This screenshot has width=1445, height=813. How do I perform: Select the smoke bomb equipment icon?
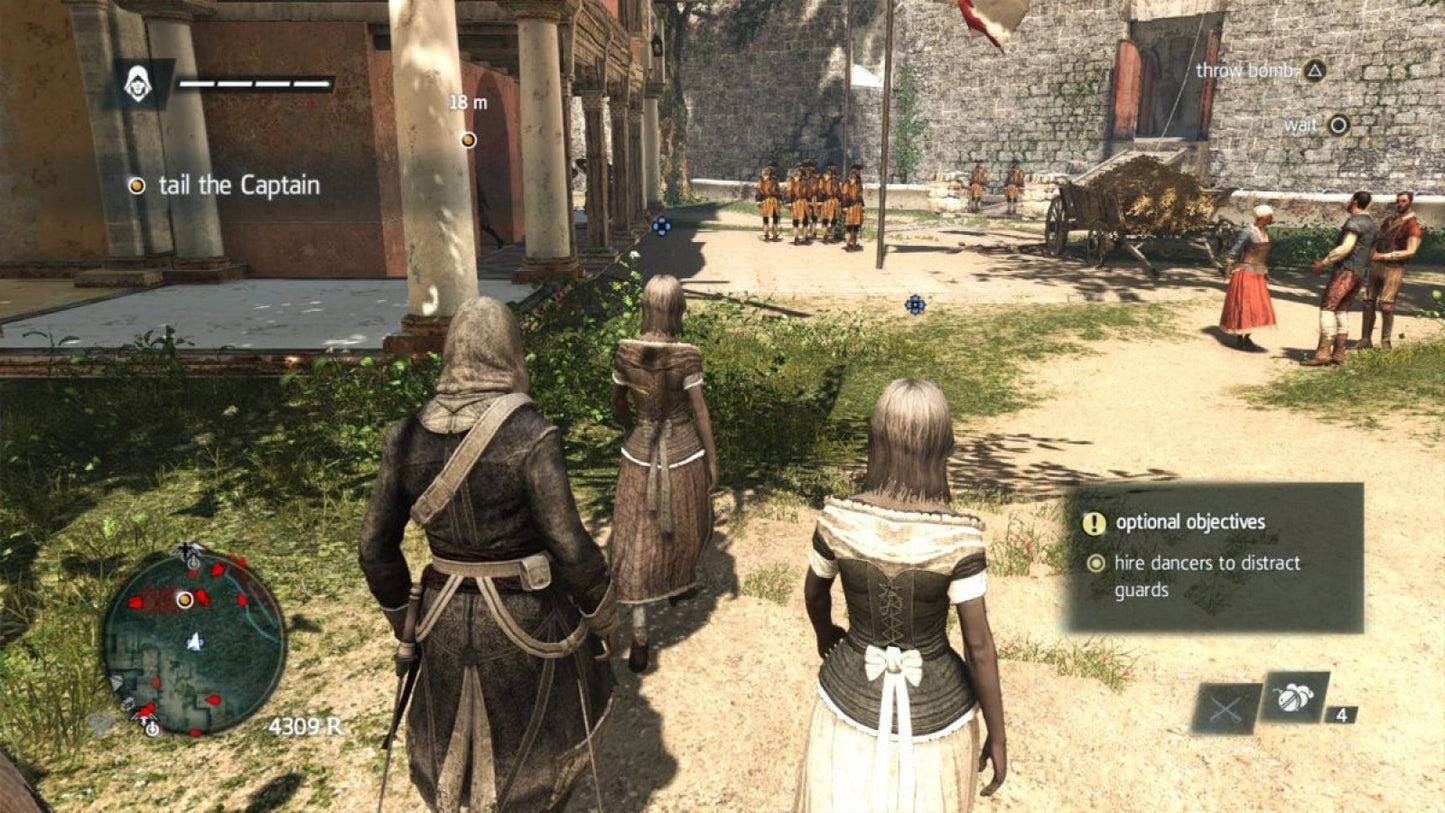point(1292,700)
